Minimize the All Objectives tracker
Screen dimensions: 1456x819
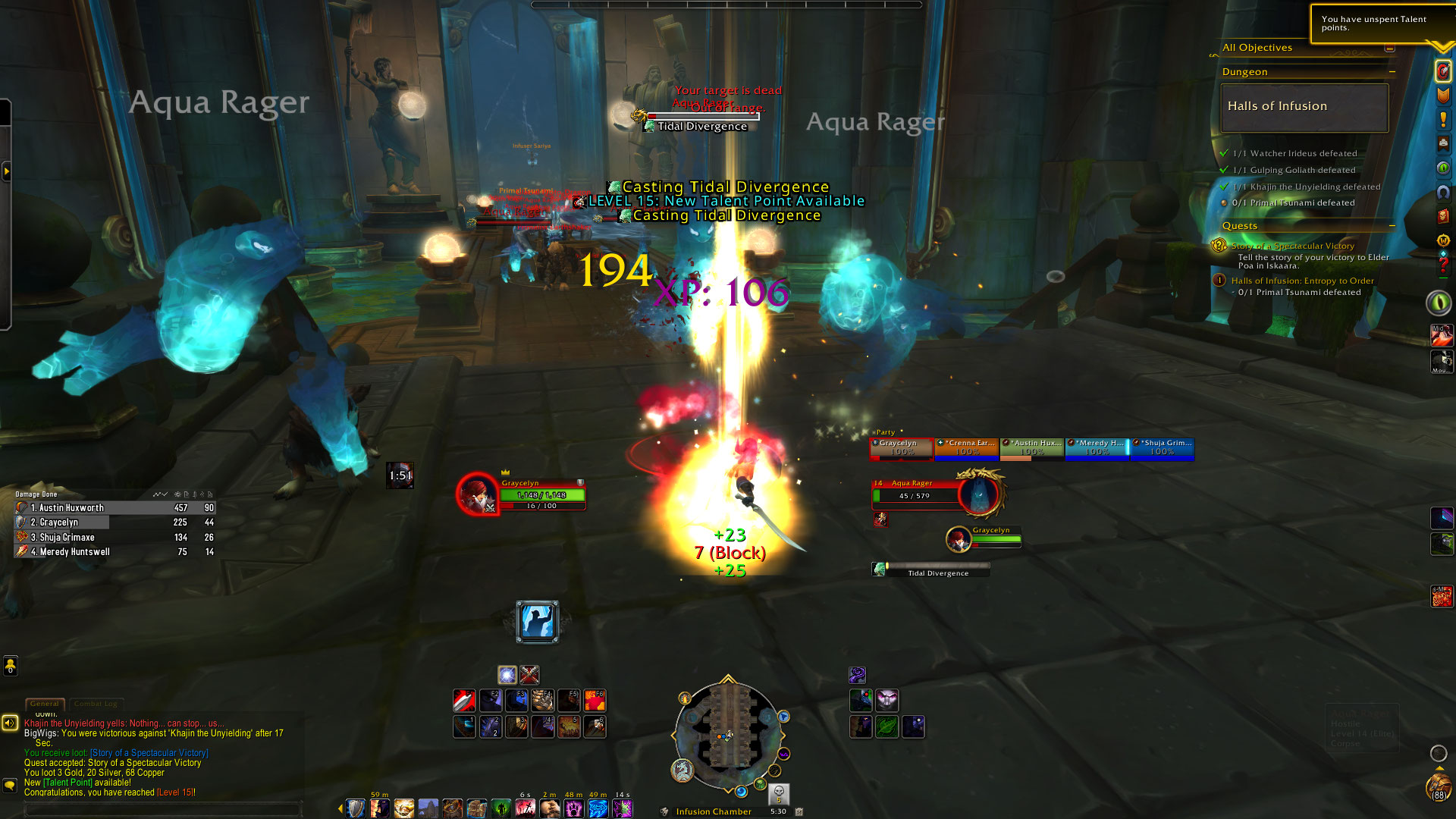click(x=1389, y=48)
